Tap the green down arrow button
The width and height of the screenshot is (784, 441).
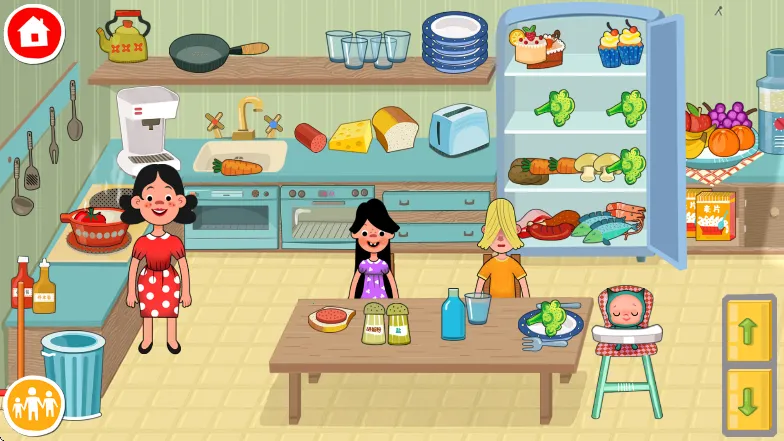748,398
